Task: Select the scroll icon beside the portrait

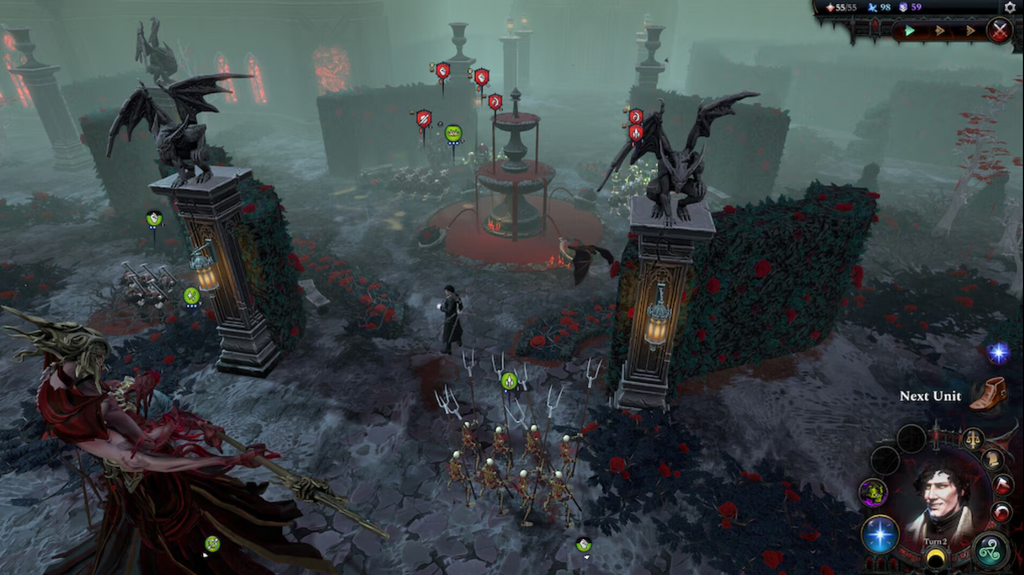Action: [992, 459]
